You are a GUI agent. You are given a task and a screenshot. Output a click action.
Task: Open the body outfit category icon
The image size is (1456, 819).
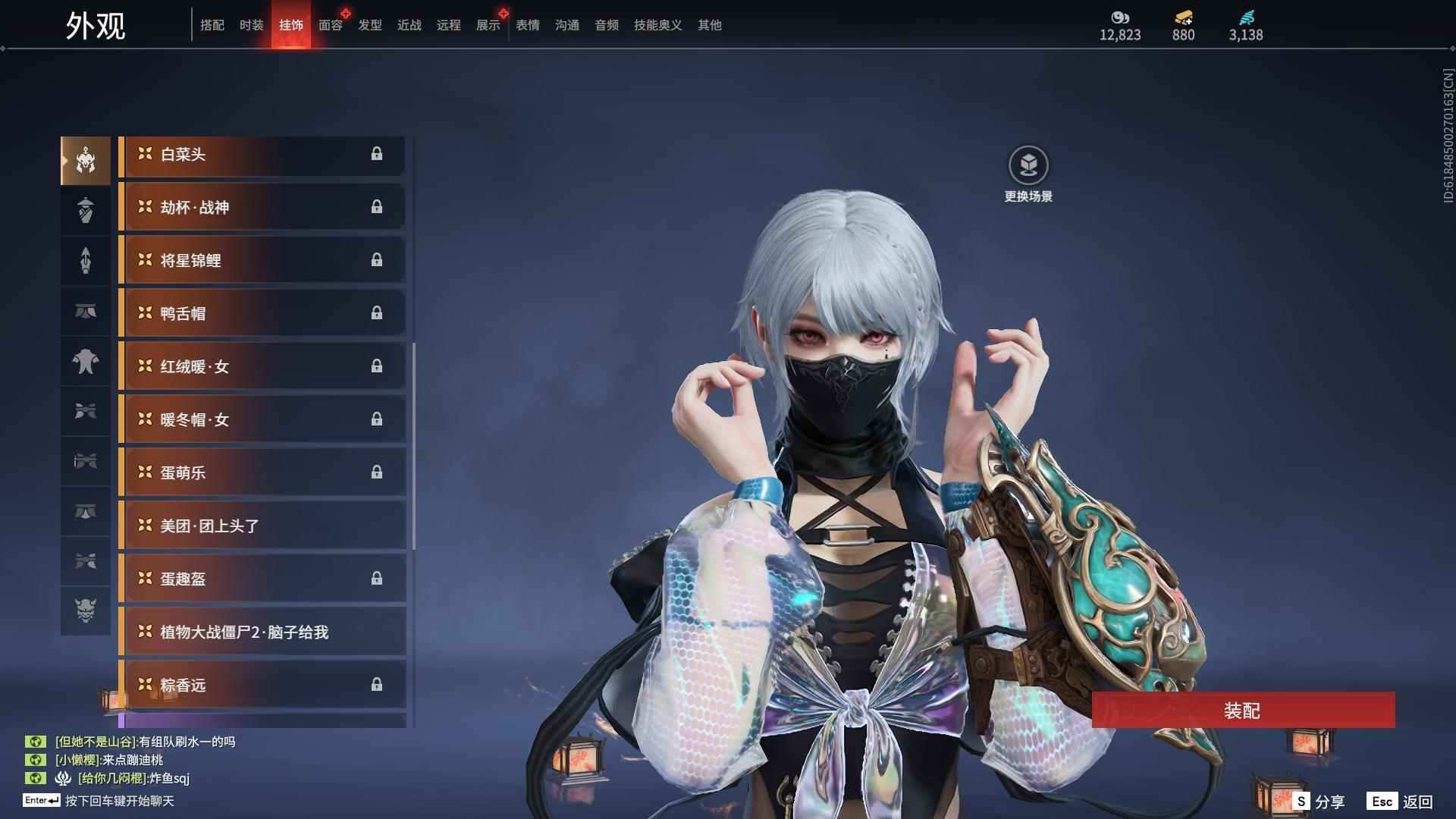[86, 362]
